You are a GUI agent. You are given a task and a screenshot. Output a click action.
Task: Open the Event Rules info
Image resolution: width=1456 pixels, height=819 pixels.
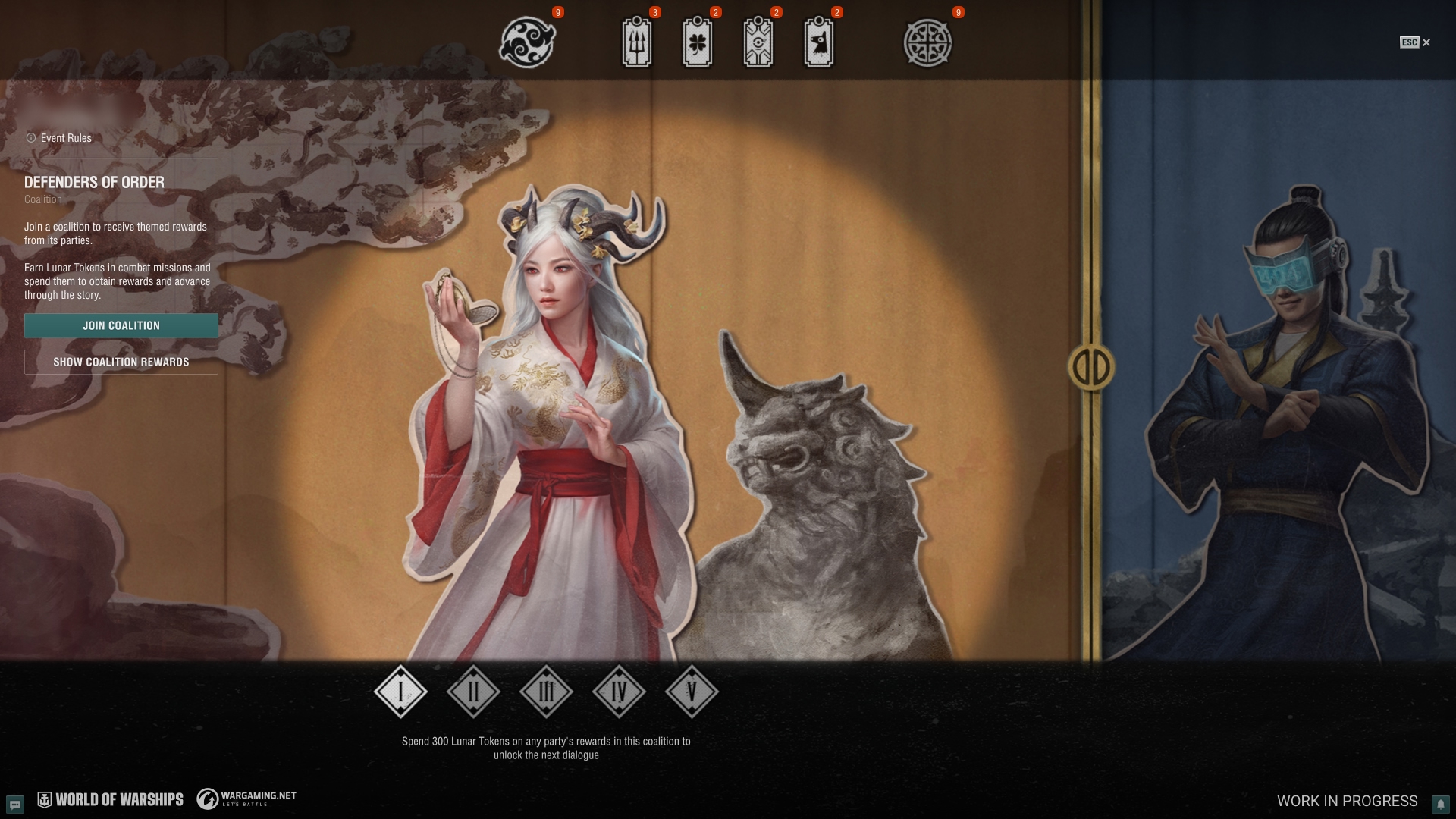59,138
